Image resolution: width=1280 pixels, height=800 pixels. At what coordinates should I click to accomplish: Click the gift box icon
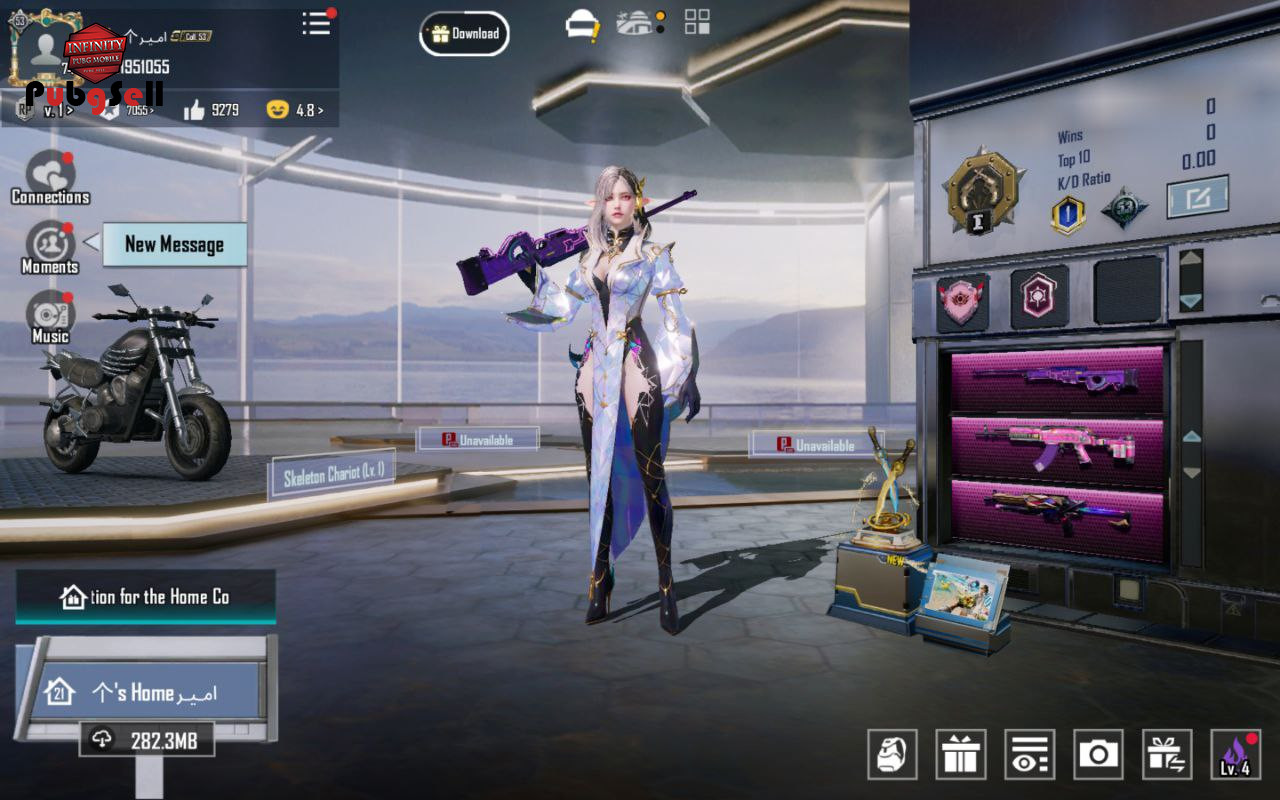(x=961, y=754)
